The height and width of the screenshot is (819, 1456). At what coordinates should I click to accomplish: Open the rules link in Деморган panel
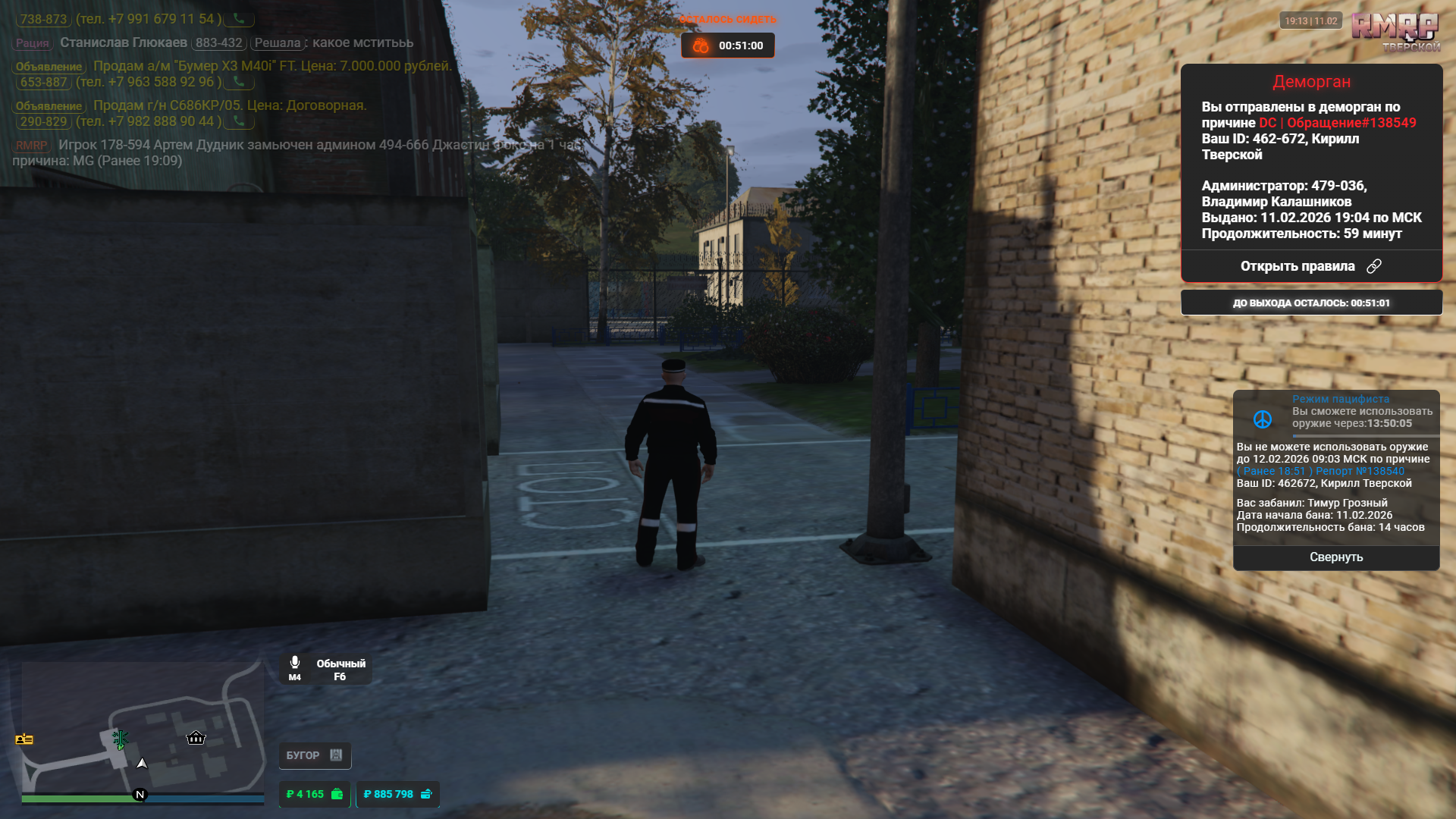tap(1310, 266)
